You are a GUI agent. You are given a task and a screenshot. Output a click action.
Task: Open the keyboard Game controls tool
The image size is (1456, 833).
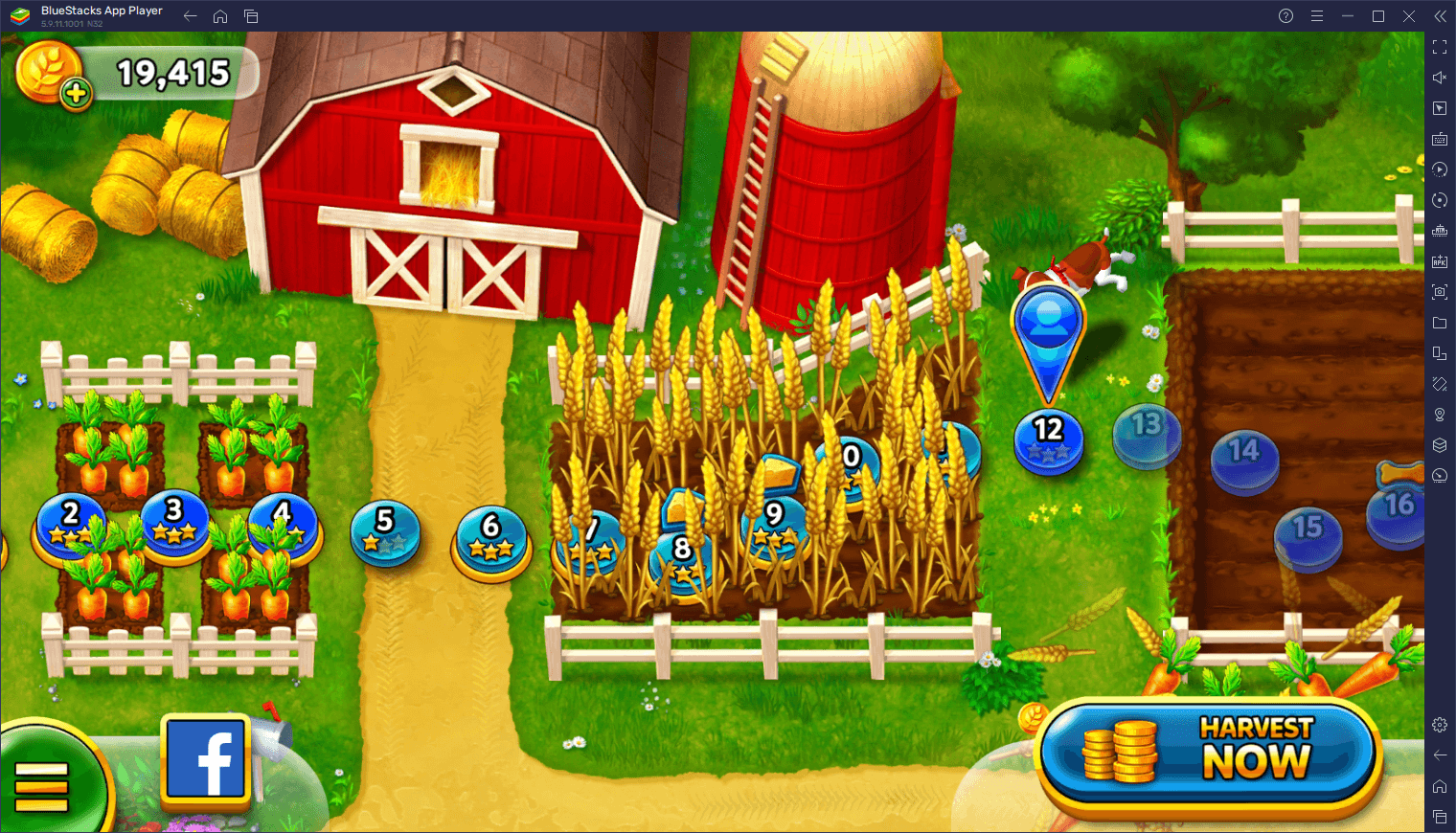click(x=1440, y=139)
